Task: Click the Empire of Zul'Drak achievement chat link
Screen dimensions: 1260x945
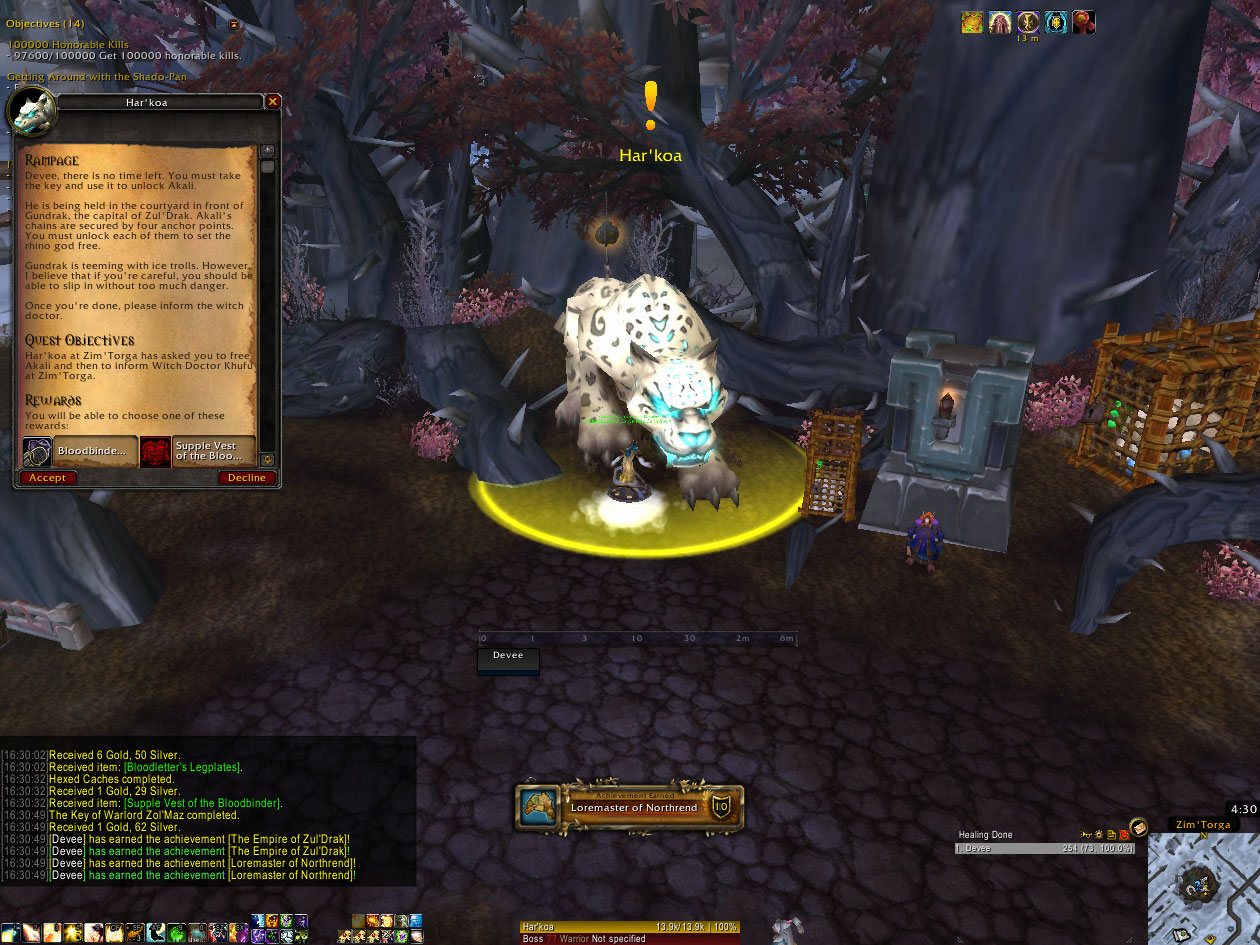Action: pyautogui.click(x=288, y=839)
